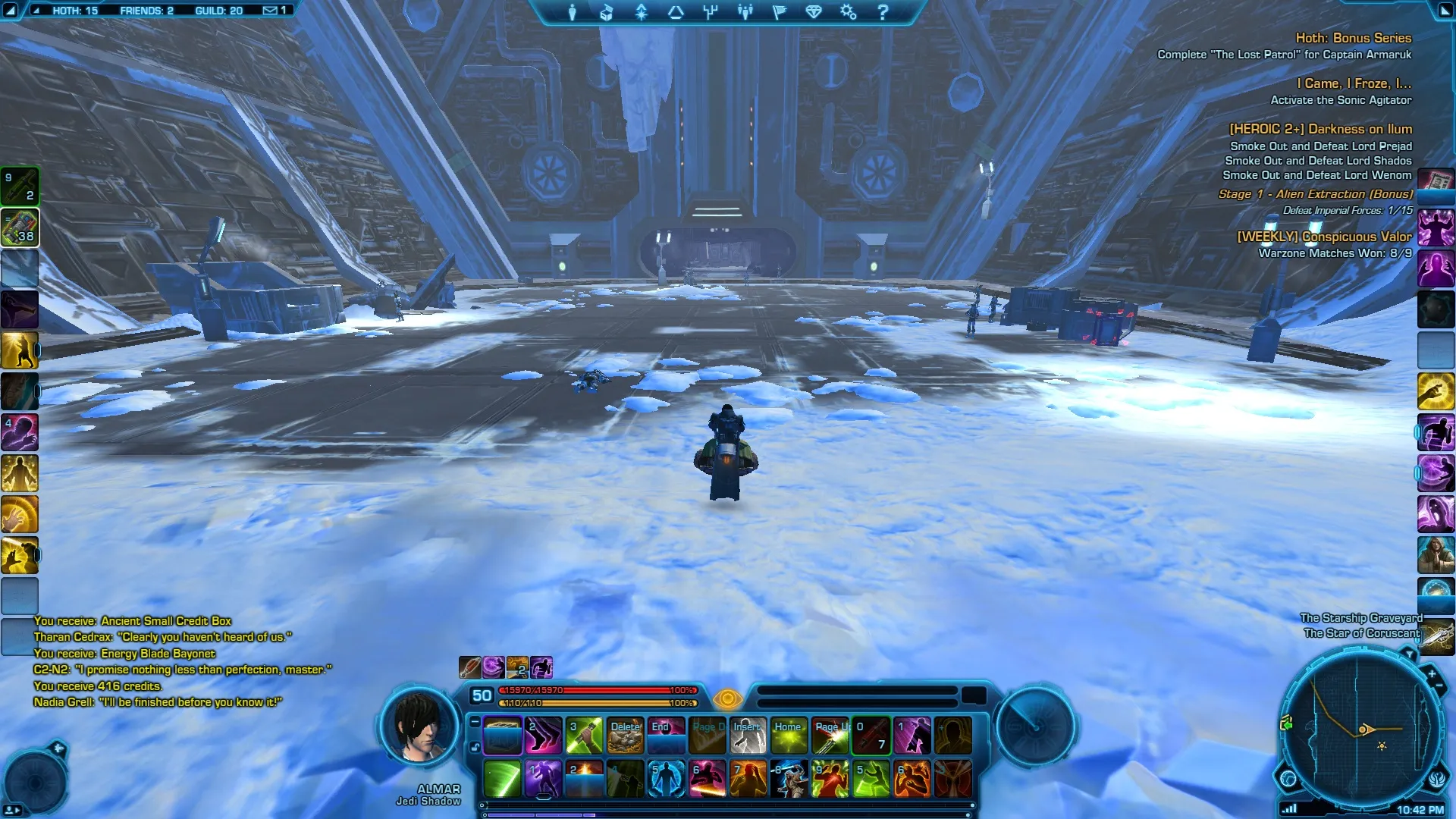Open the mission log flag icon

(x=780, y=12)
